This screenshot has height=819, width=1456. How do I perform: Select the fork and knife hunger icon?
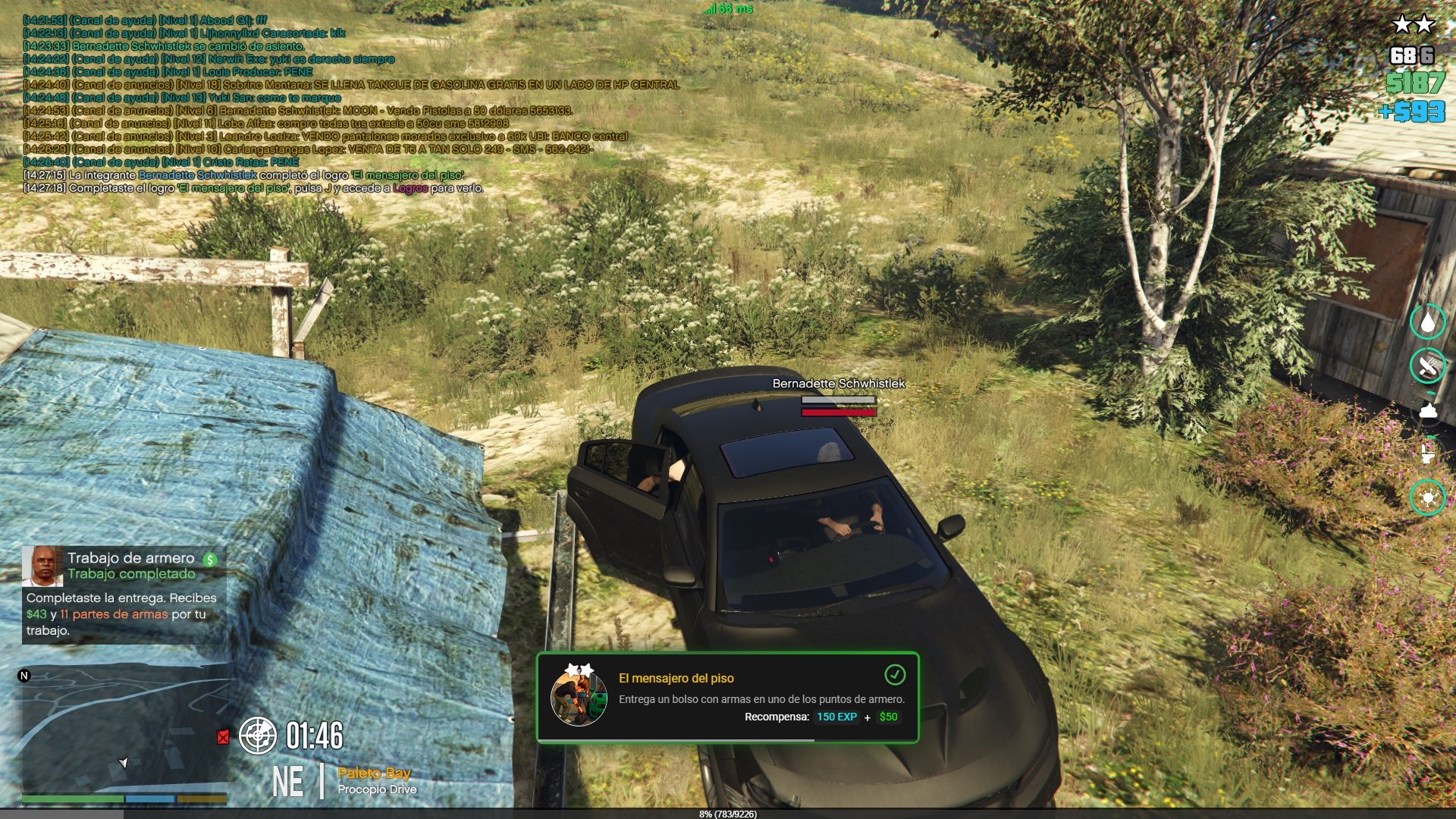(x=1428, y=366)
